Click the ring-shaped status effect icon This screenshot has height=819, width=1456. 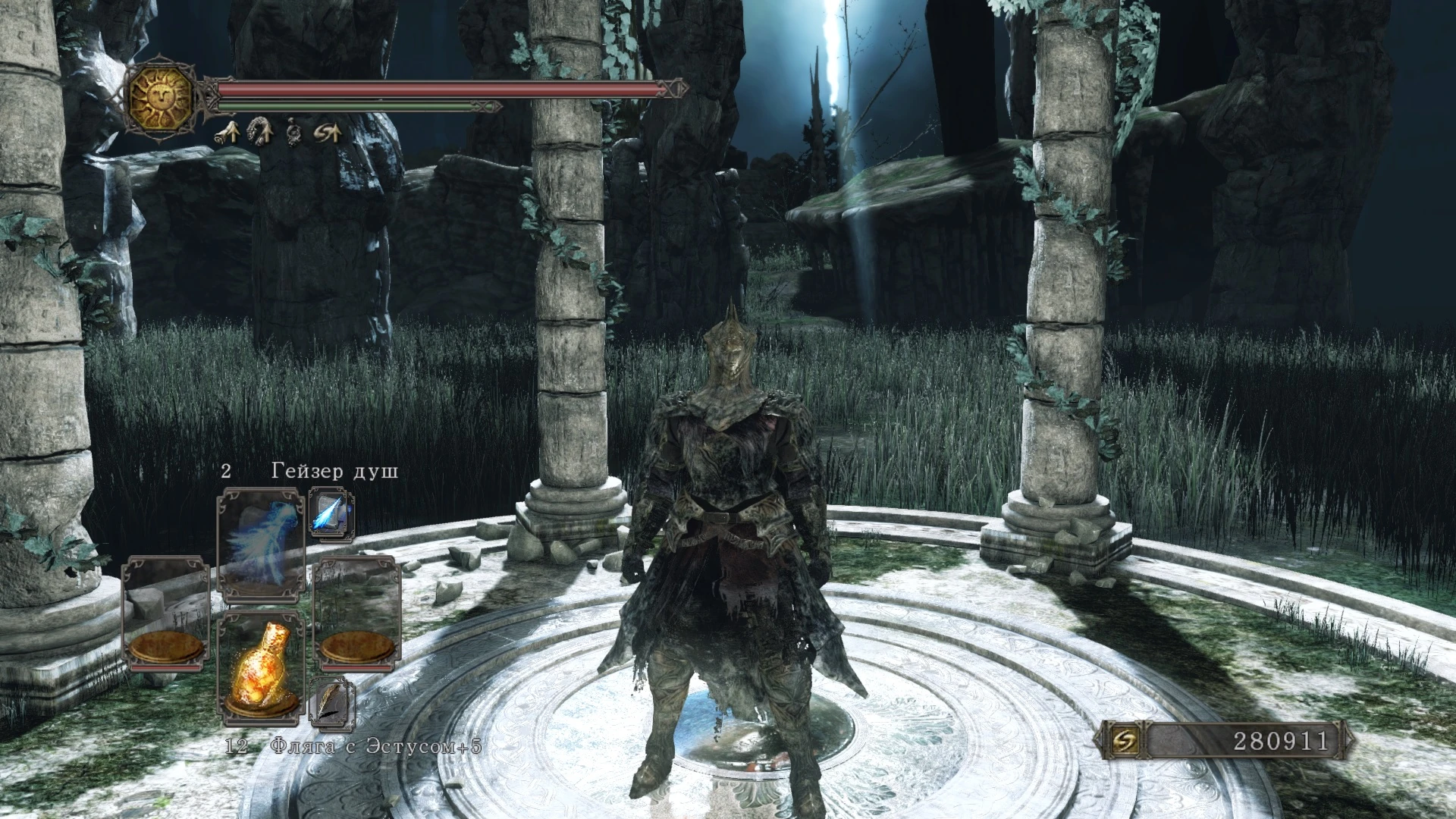tap(294, 134)
